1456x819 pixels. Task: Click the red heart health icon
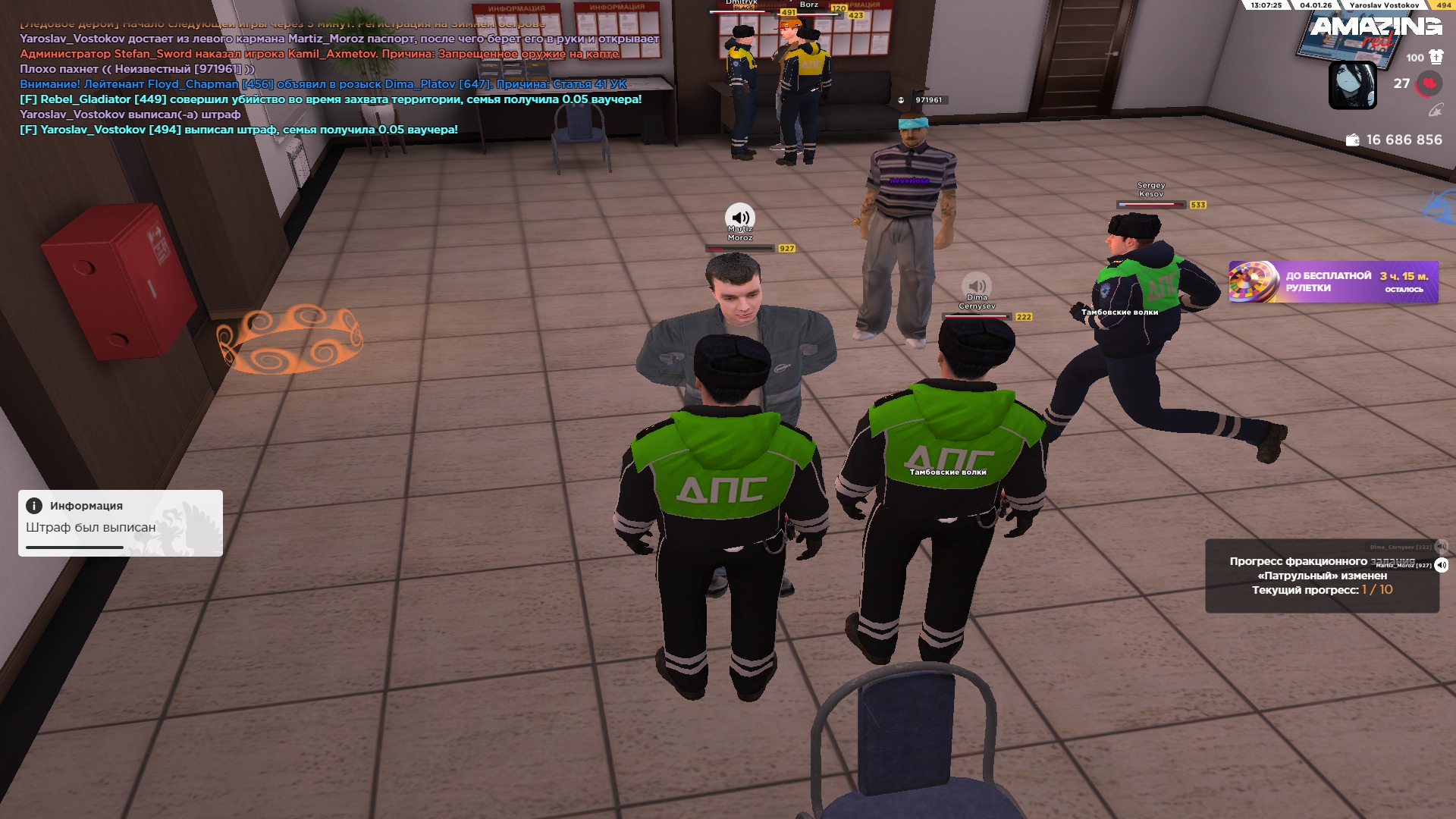(x=1429, y=83)
